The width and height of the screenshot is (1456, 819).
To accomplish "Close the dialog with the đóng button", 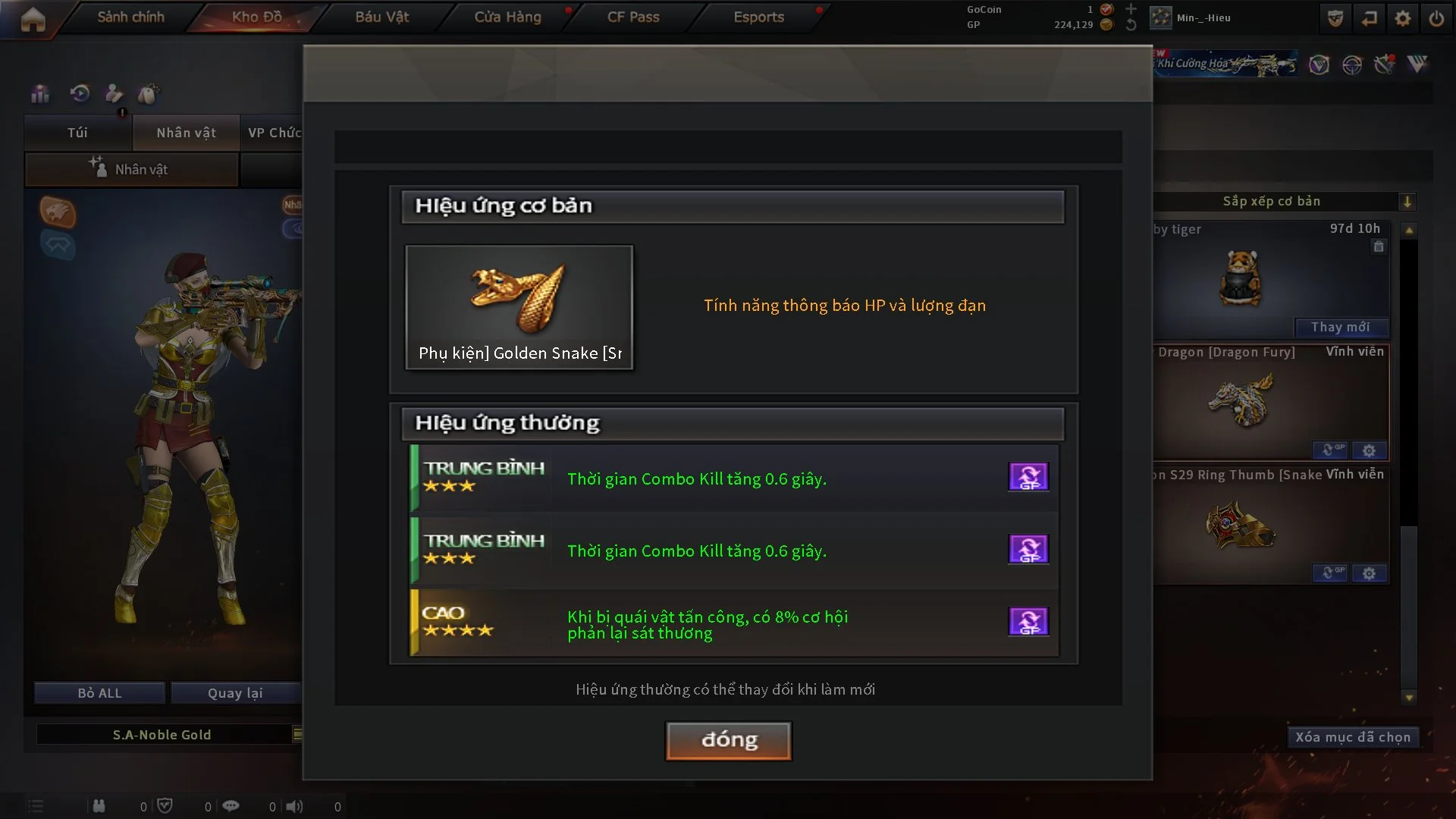I will pyautogui.click(x=728, y=740).
